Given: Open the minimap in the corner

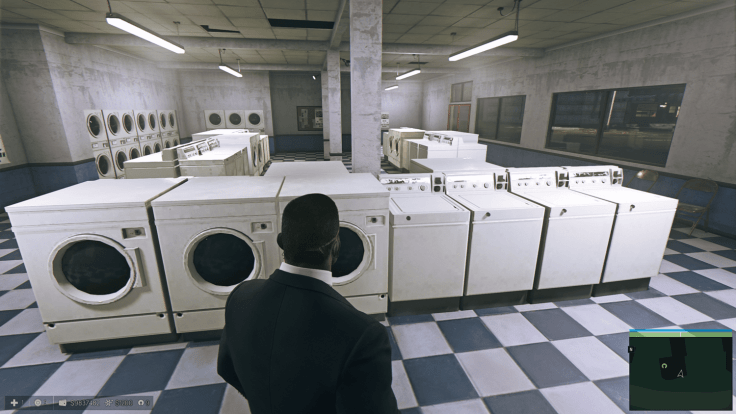Looking at the screenshot, I should click(680, 370).
